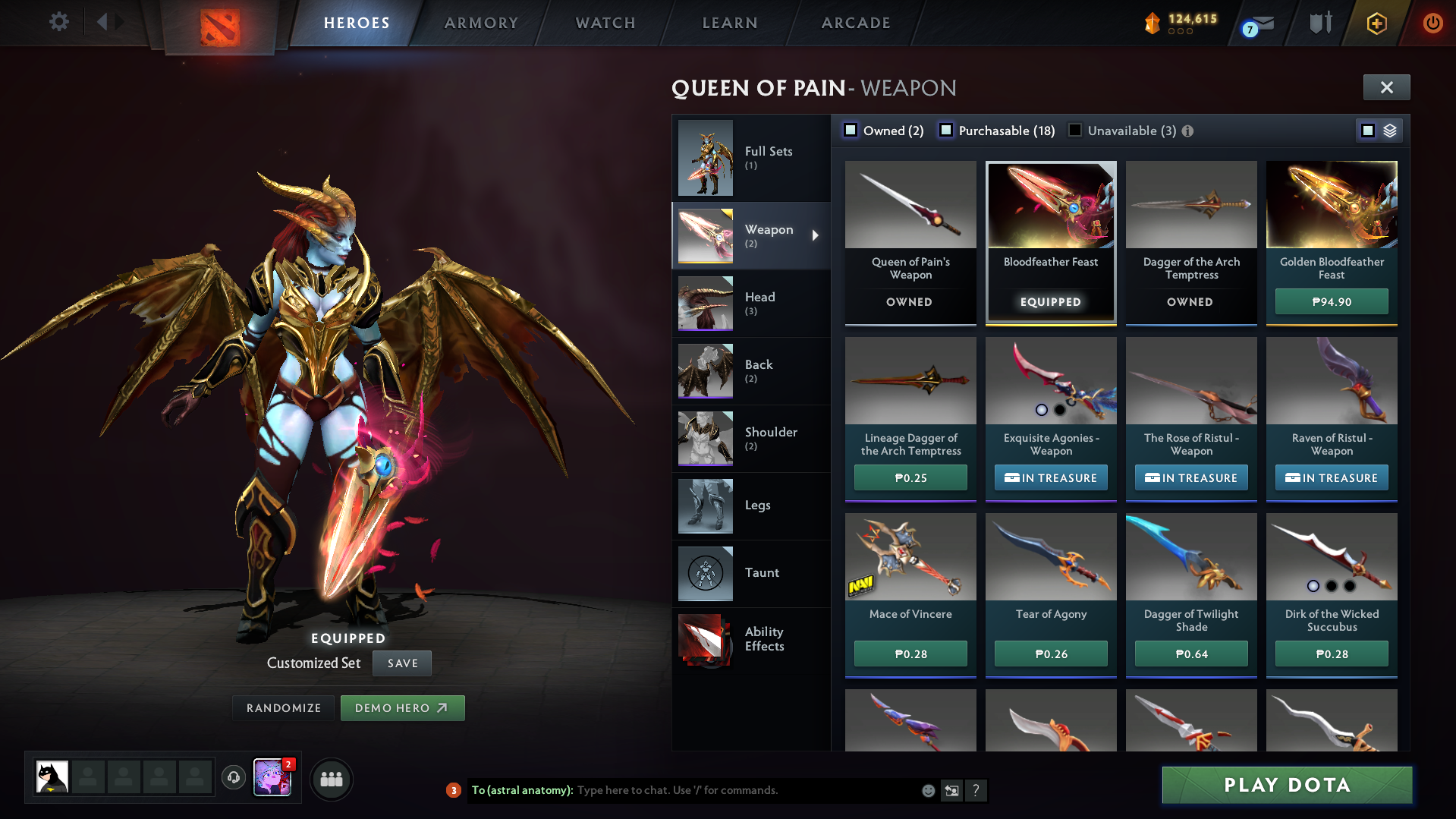Save the customized set
This screenshot has height=819, width=1456.
pos(401,663)
